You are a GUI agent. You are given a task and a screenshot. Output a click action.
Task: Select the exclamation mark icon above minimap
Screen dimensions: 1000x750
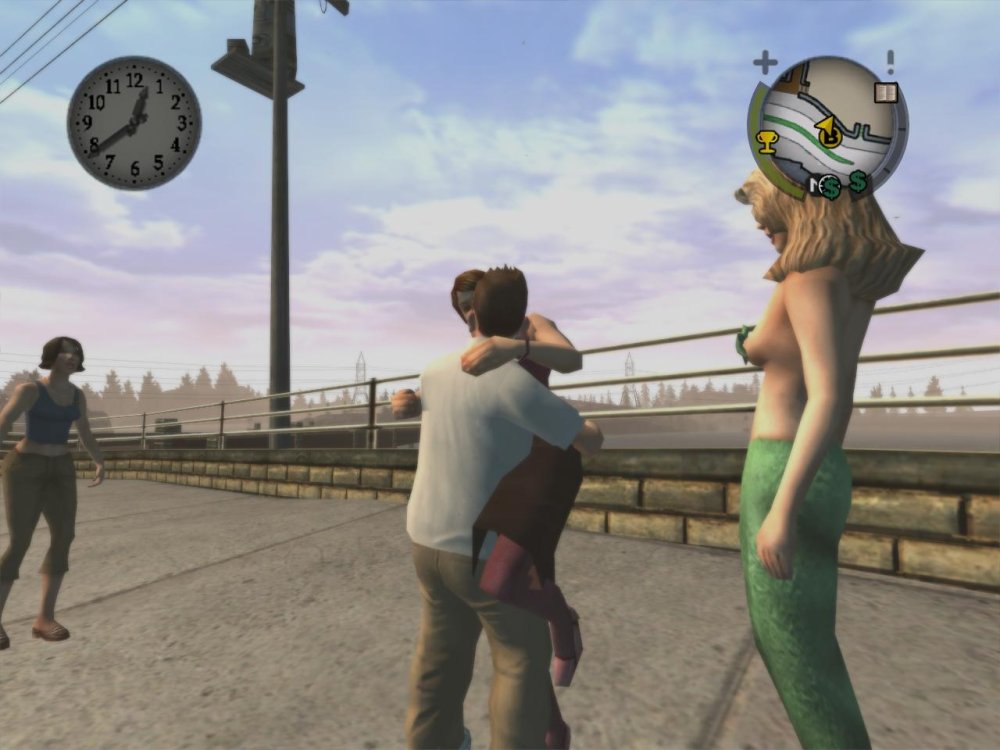pyautogui.click(x=889, y=62)
